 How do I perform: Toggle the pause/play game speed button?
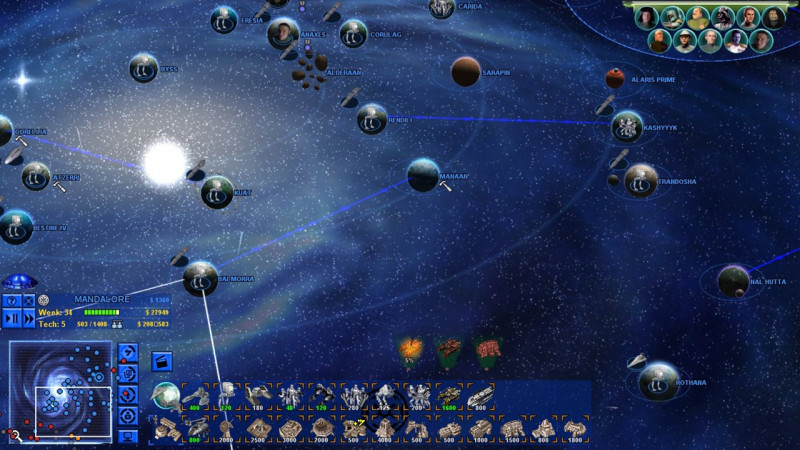pyautogui.click(x=11, y=318)
